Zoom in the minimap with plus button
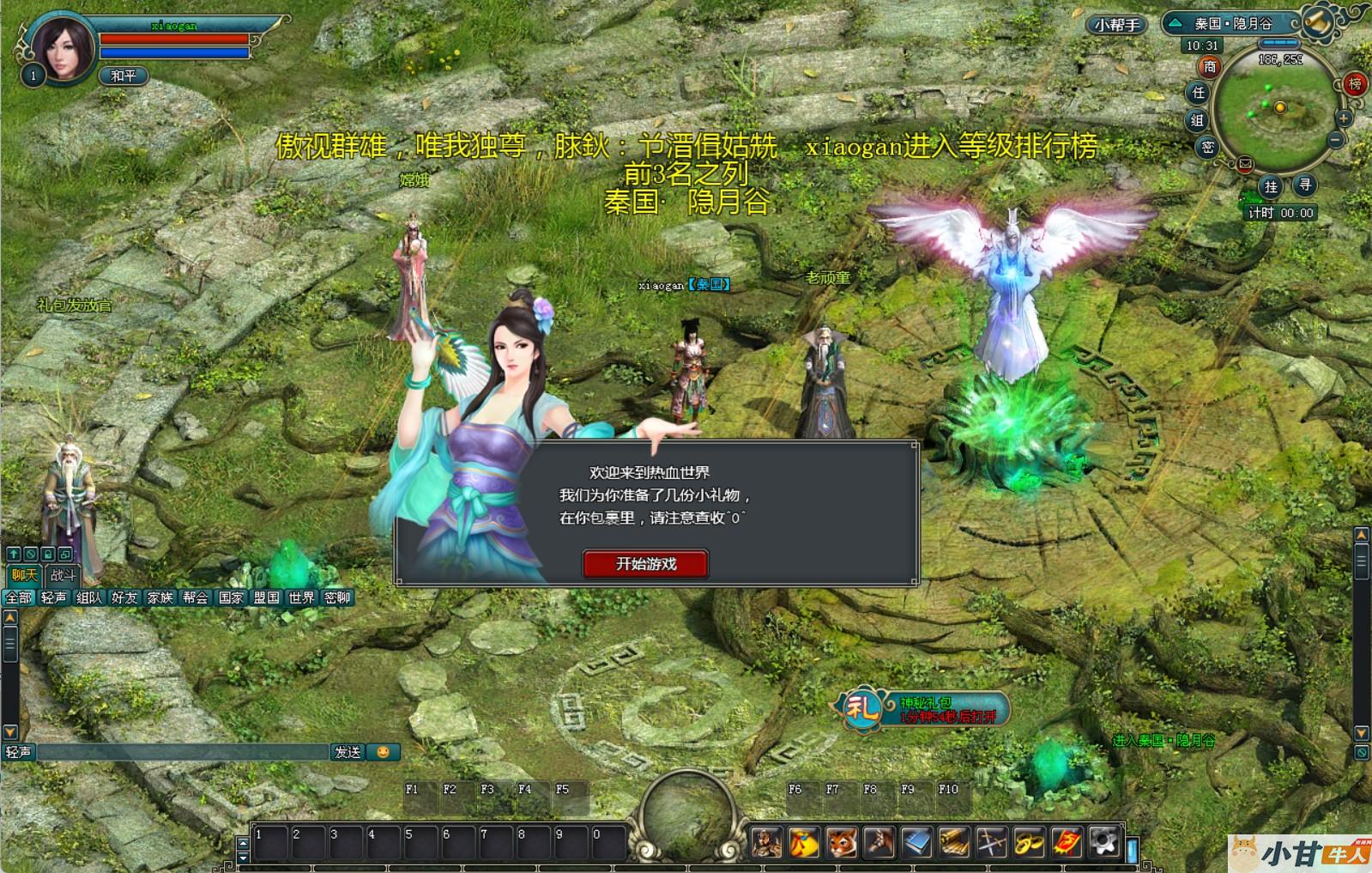This screenshot has width=1372, height=873. (x=1344, y=118)
